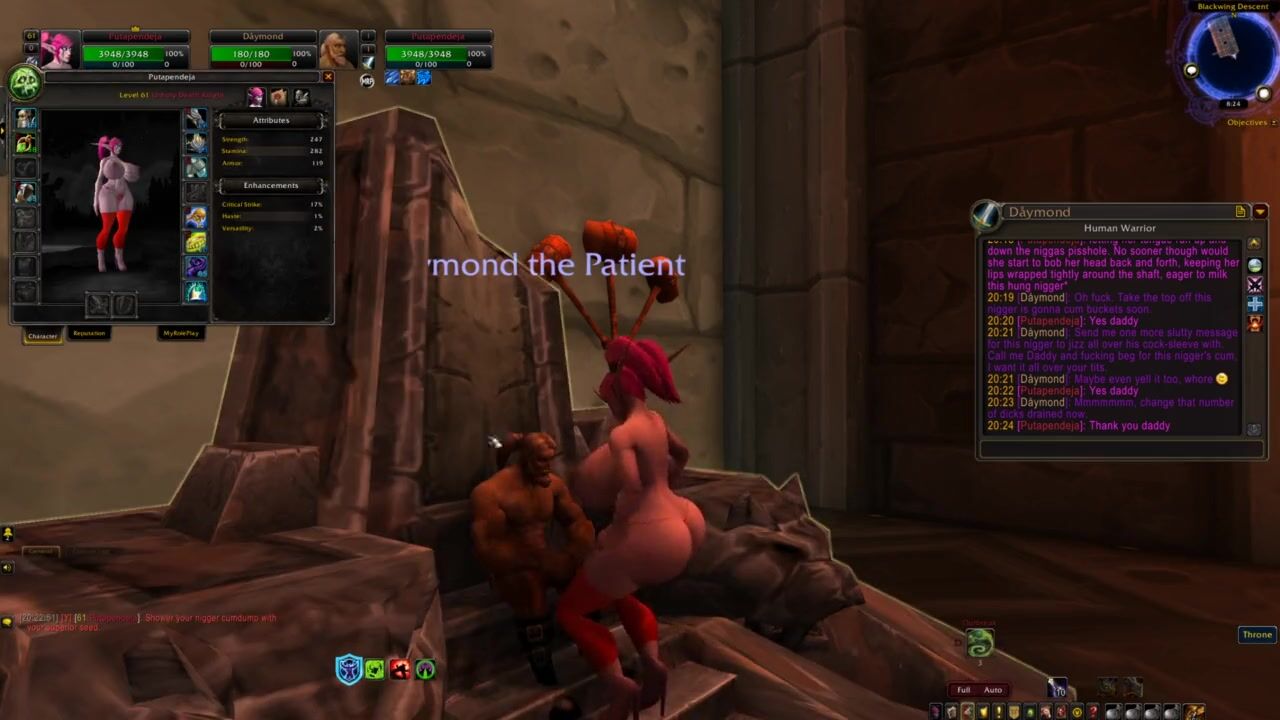Select the Character tab

(42, 335)
